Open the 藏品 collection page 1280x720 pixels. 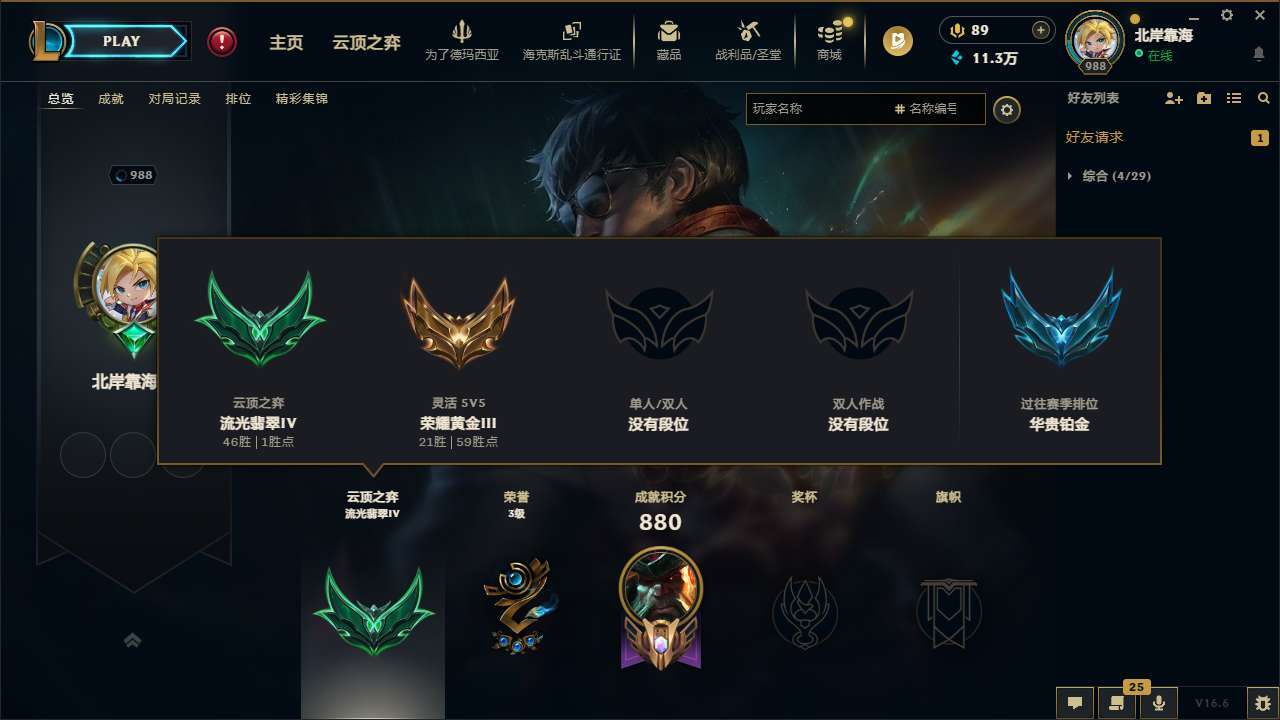click(669, 41)
